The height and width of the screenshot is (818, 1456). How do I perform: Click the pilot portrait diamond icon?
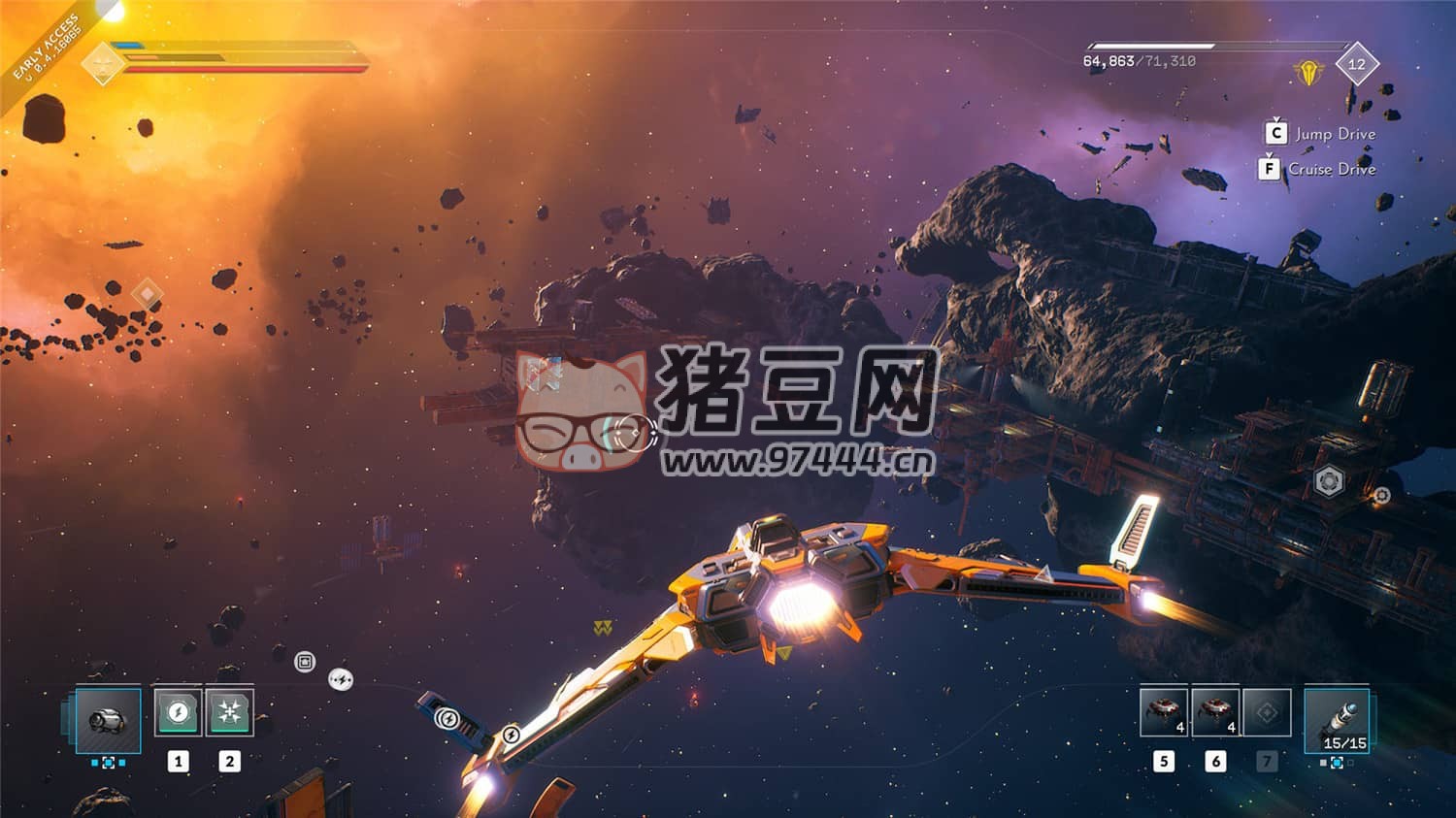click(x=103, y=63)
